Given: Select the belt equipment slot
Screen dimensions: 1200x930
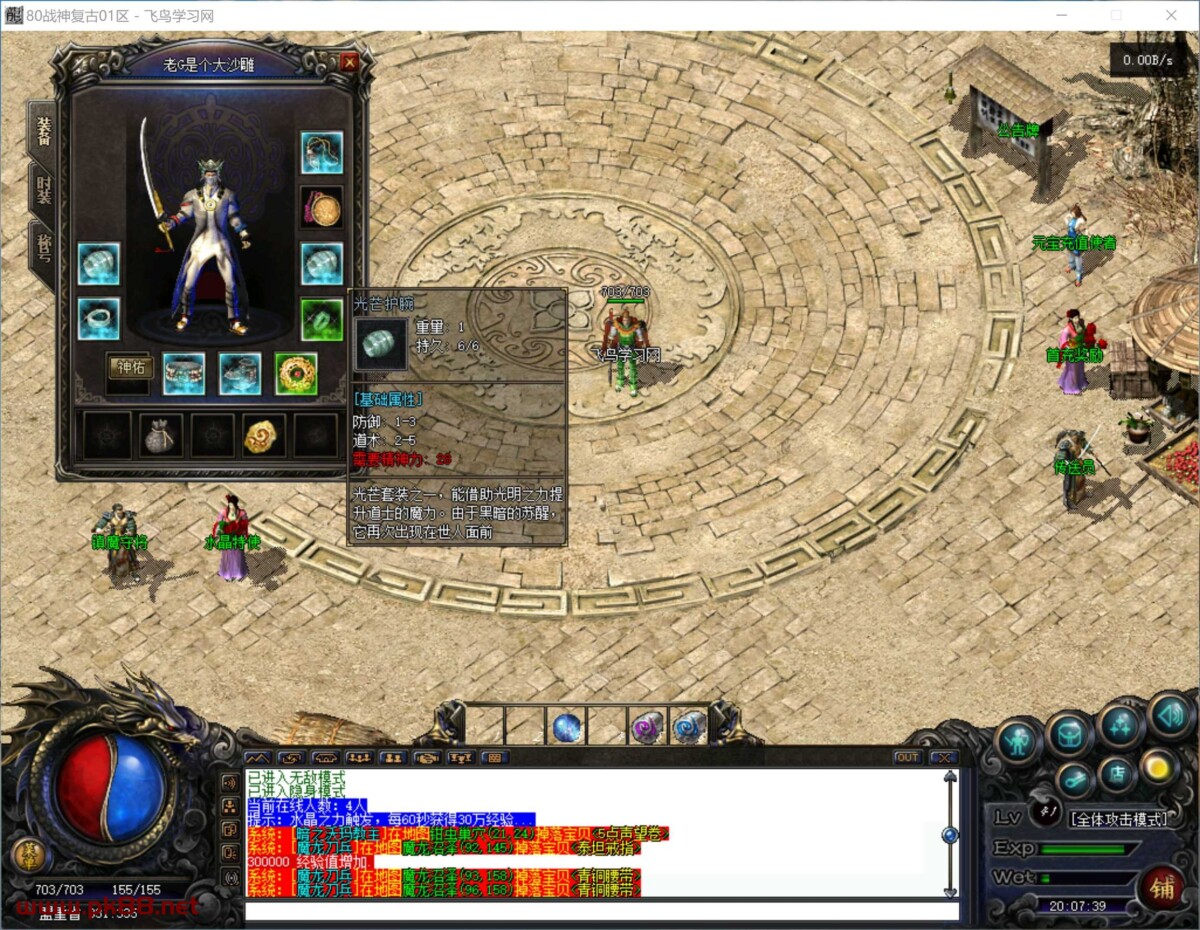Looking at the screenshot, I should tap(184, 373).
